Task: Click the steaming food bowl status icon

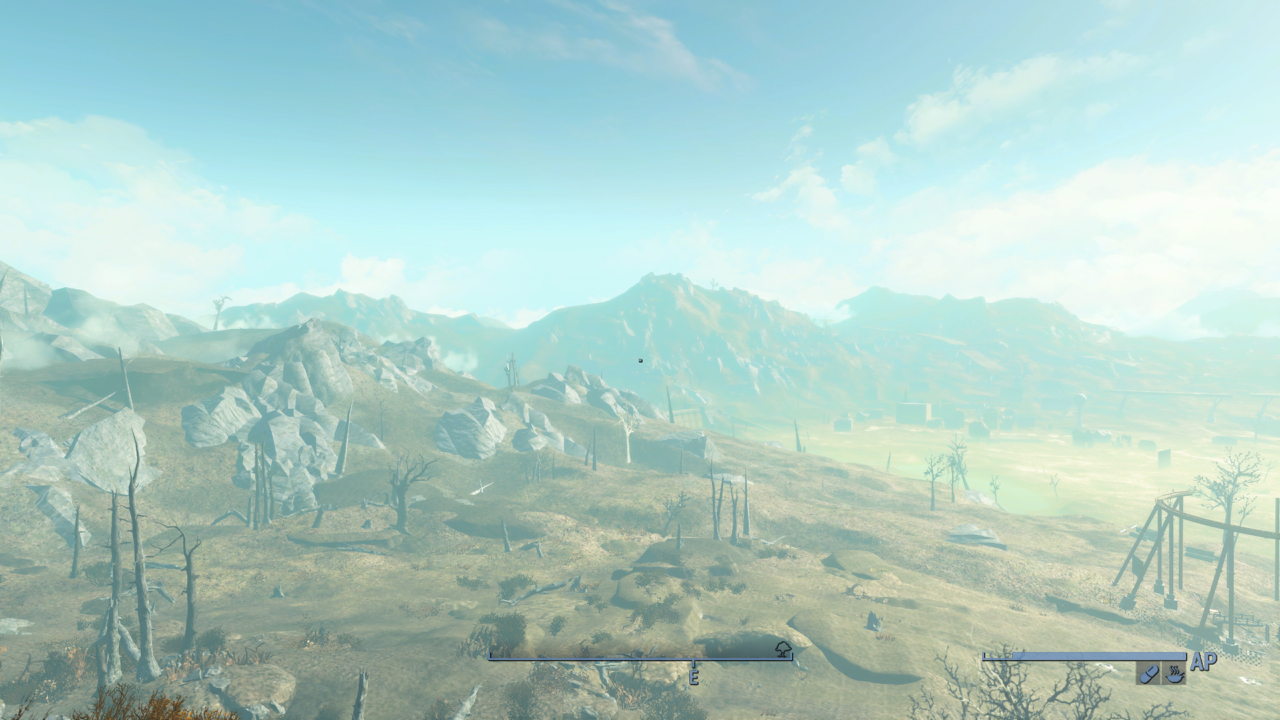Action: [x=1174, y=674]
